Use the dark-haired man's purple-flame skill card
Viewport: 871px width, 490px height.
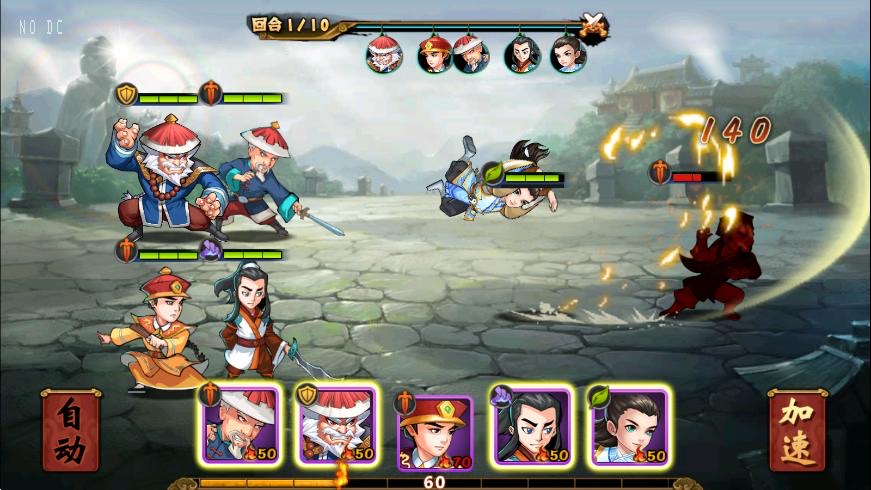[x=532, y=425]
